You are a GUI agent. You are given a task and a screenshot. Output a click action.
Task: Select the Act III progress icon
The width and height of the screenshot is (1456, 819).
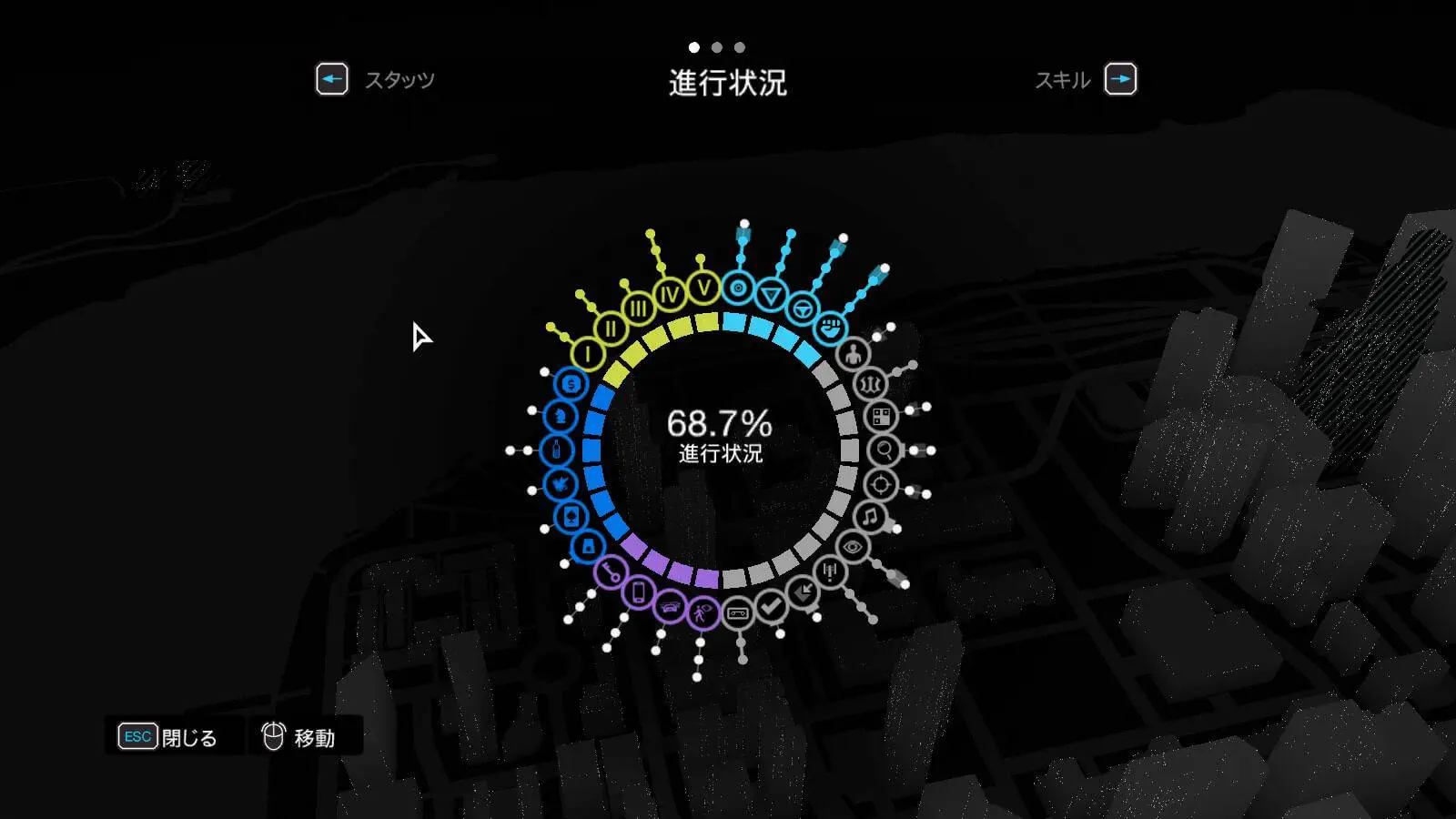click(639, 308)
